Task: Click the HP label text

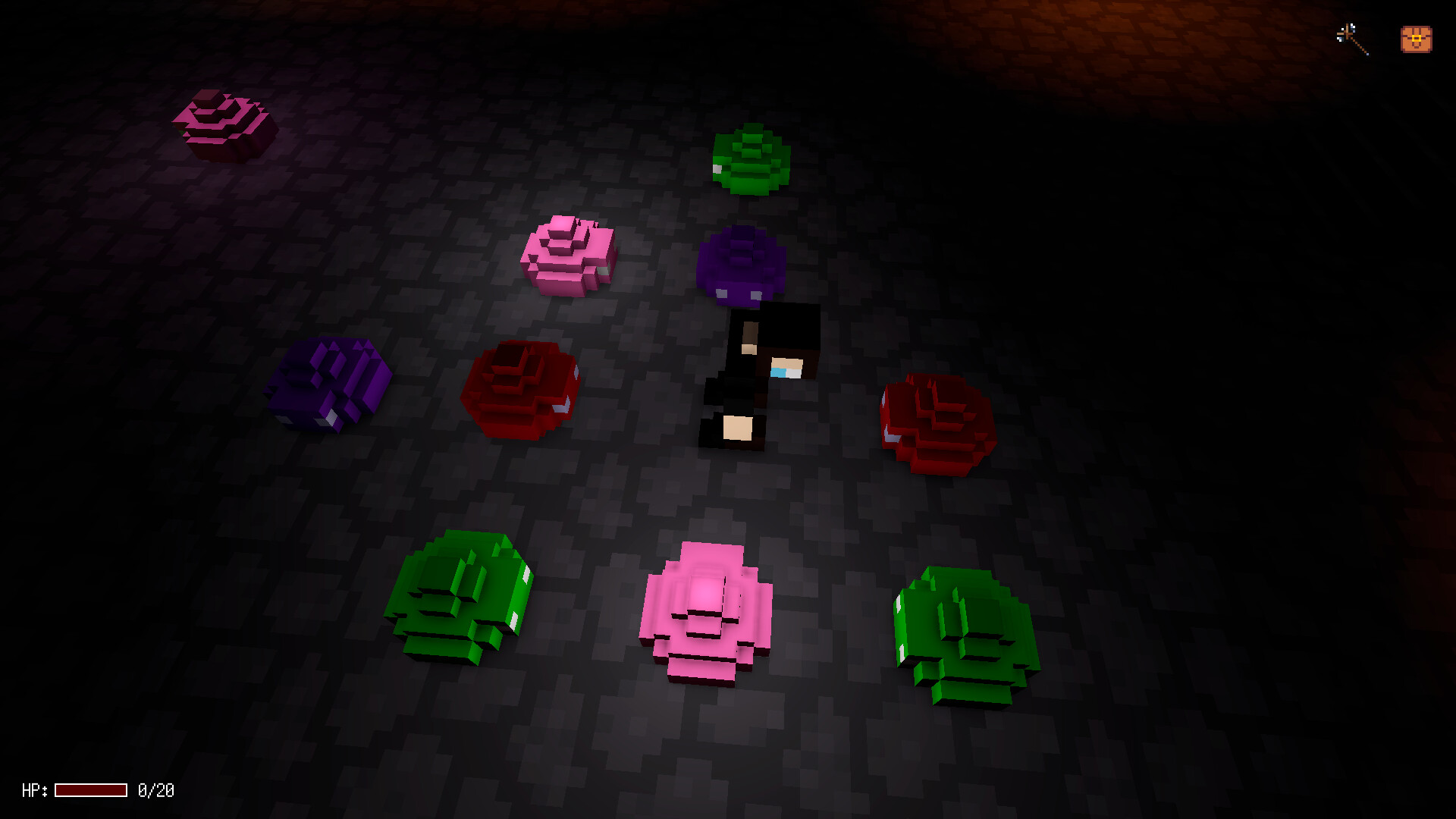Action: pos(34,791)
